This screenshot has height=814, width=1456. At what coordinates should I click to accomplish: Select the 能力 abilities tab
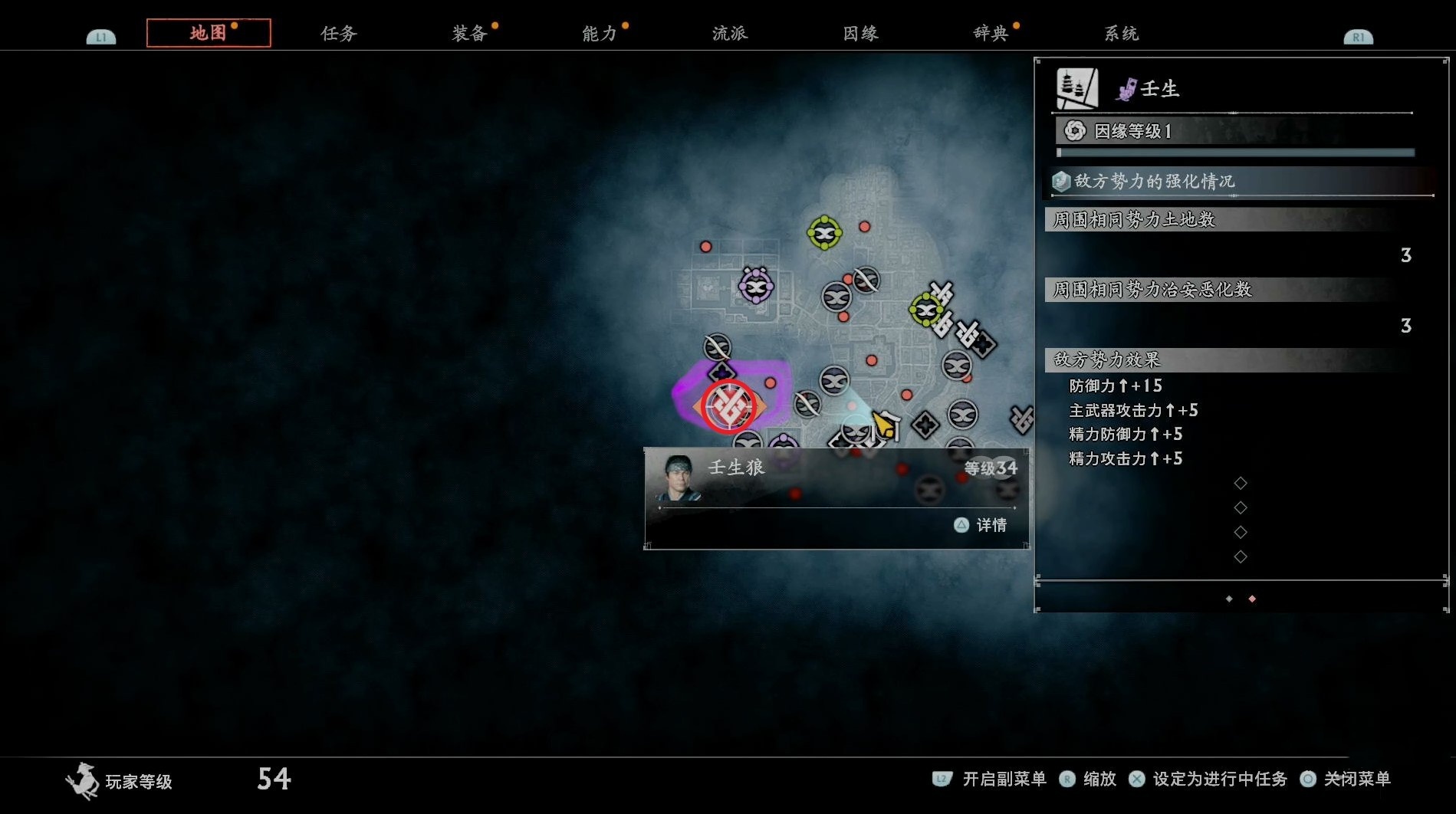tap(600, 33)
